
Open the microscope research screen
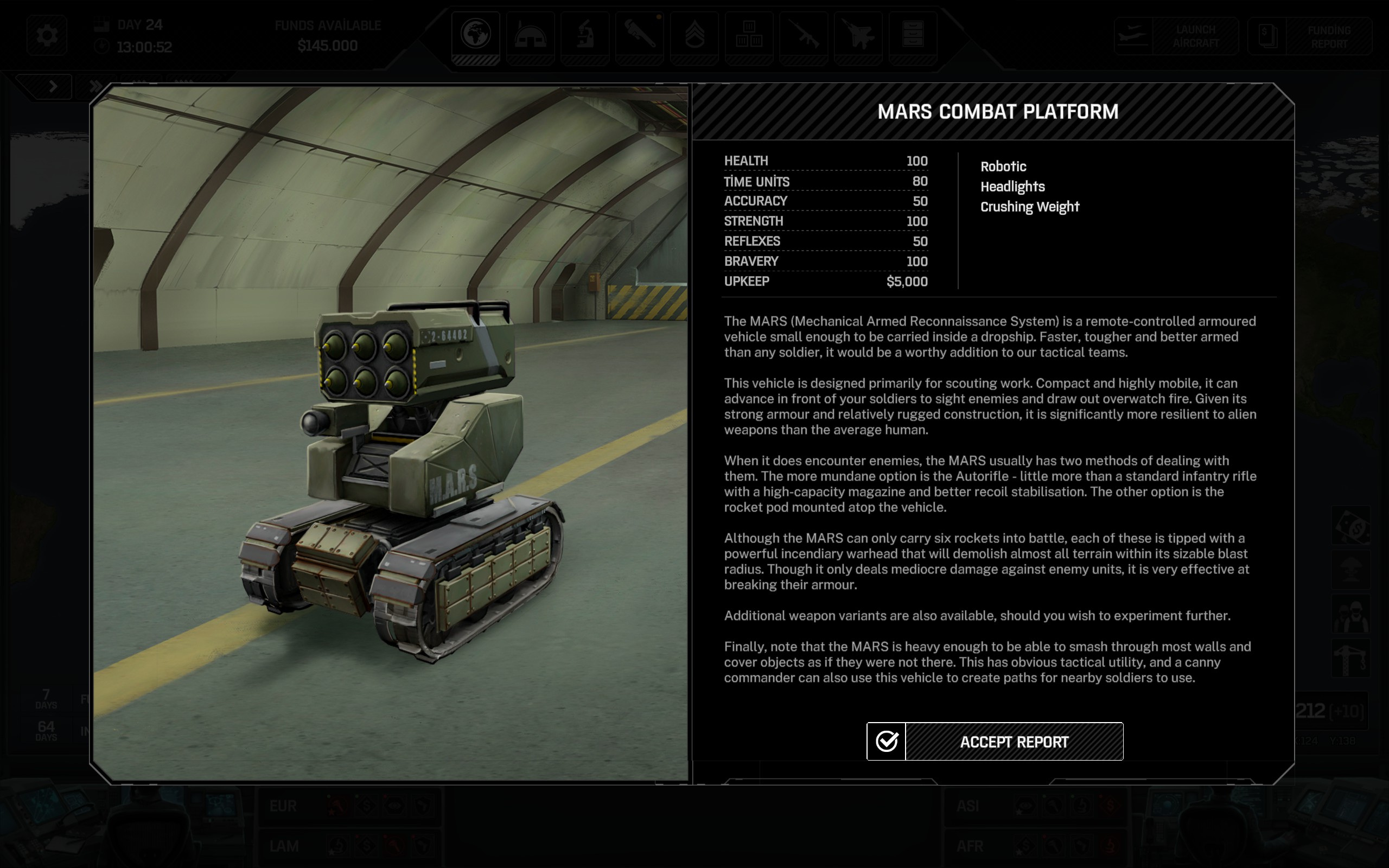pyautogui.click(x=584, y=36)
